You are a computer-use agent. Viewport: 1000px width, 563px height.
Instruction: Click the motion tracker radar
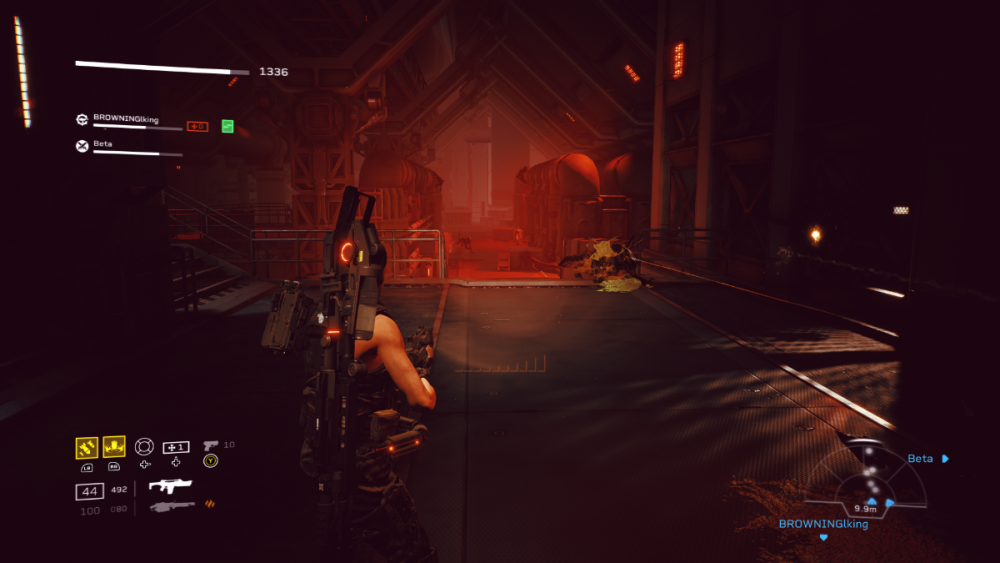tap(866, 478)
